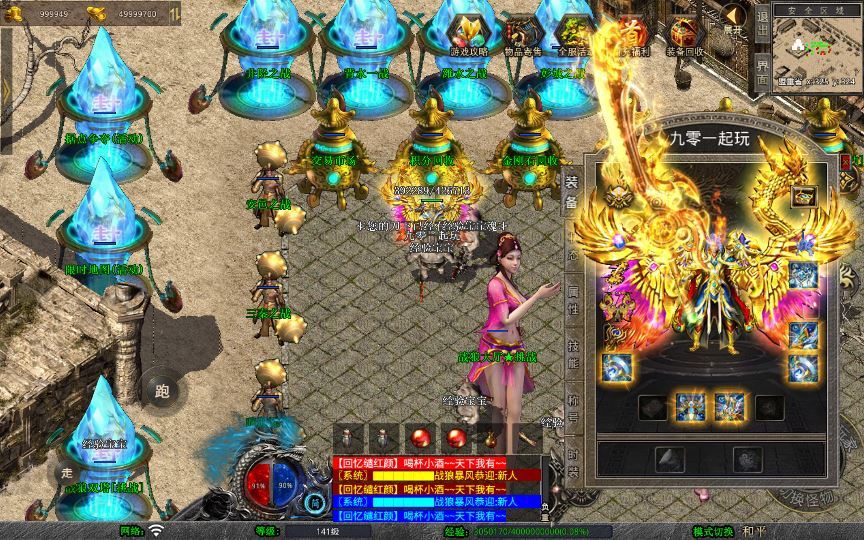864x540 pixels.
Task: Click the 退出 exit button
Action: click(x=762, y=21)
